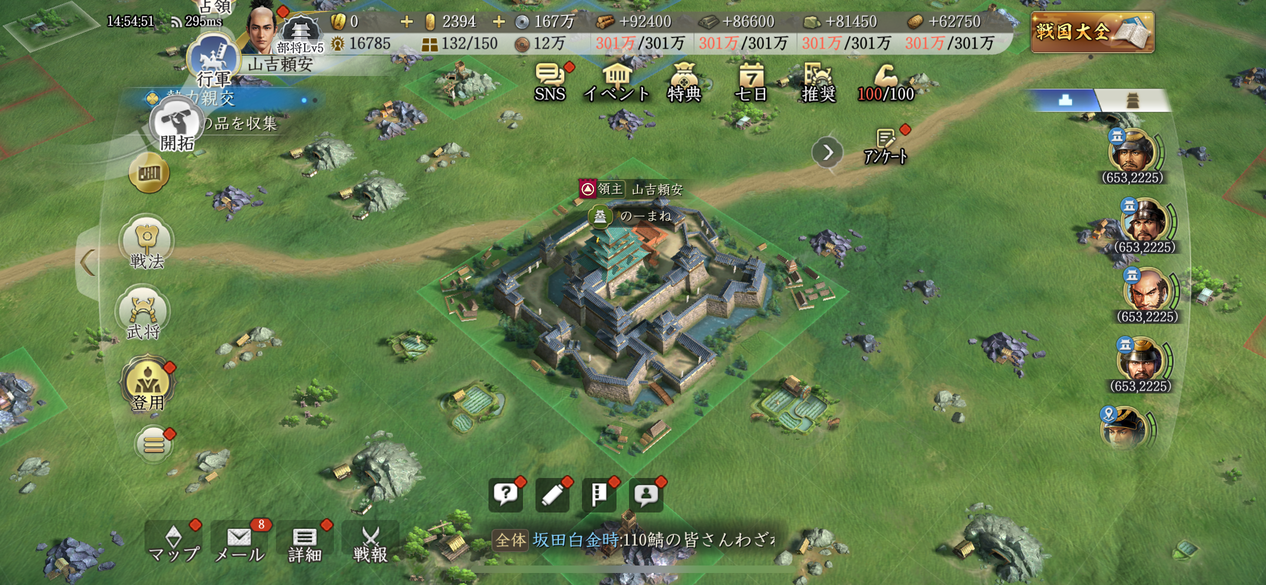Open the メール mailbox with 8 unread
The image size is (1266, 585).
point(239,543)
